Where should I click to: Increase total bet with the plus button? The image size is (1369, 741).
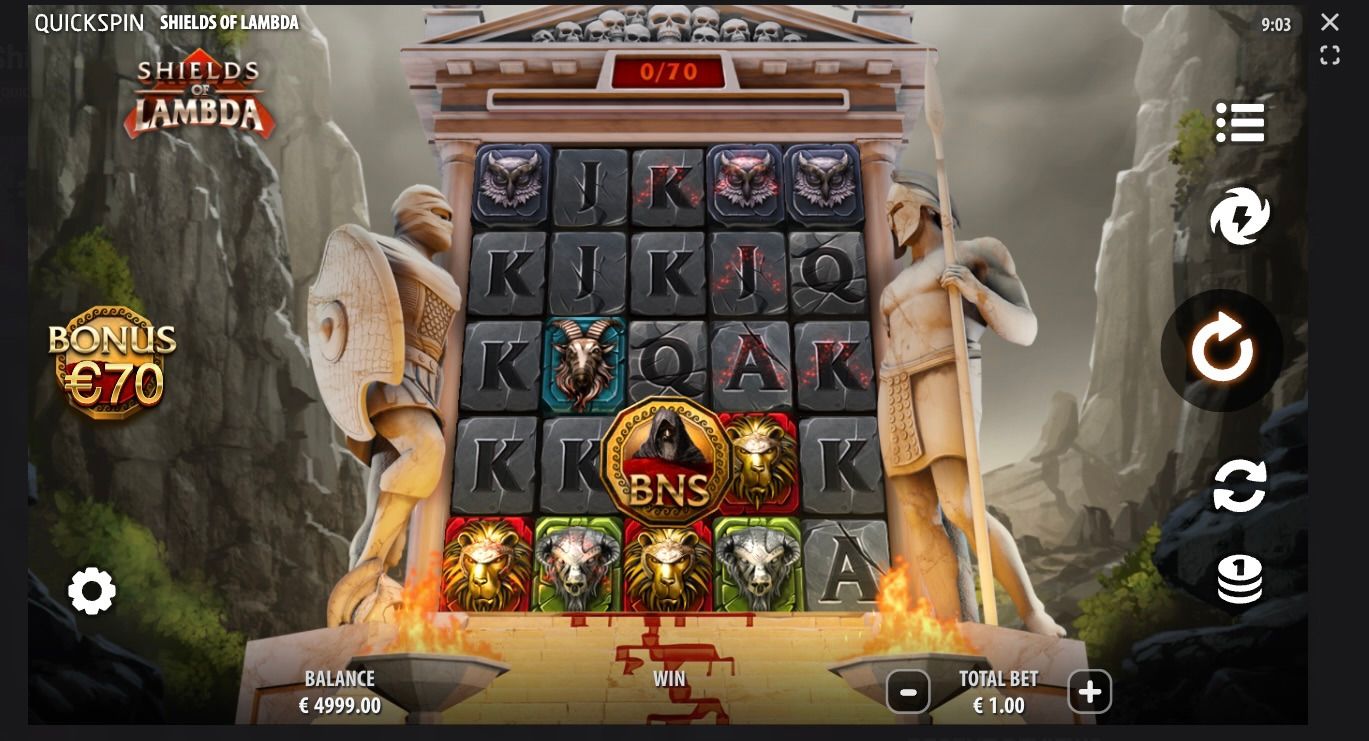click(1089, 691)
